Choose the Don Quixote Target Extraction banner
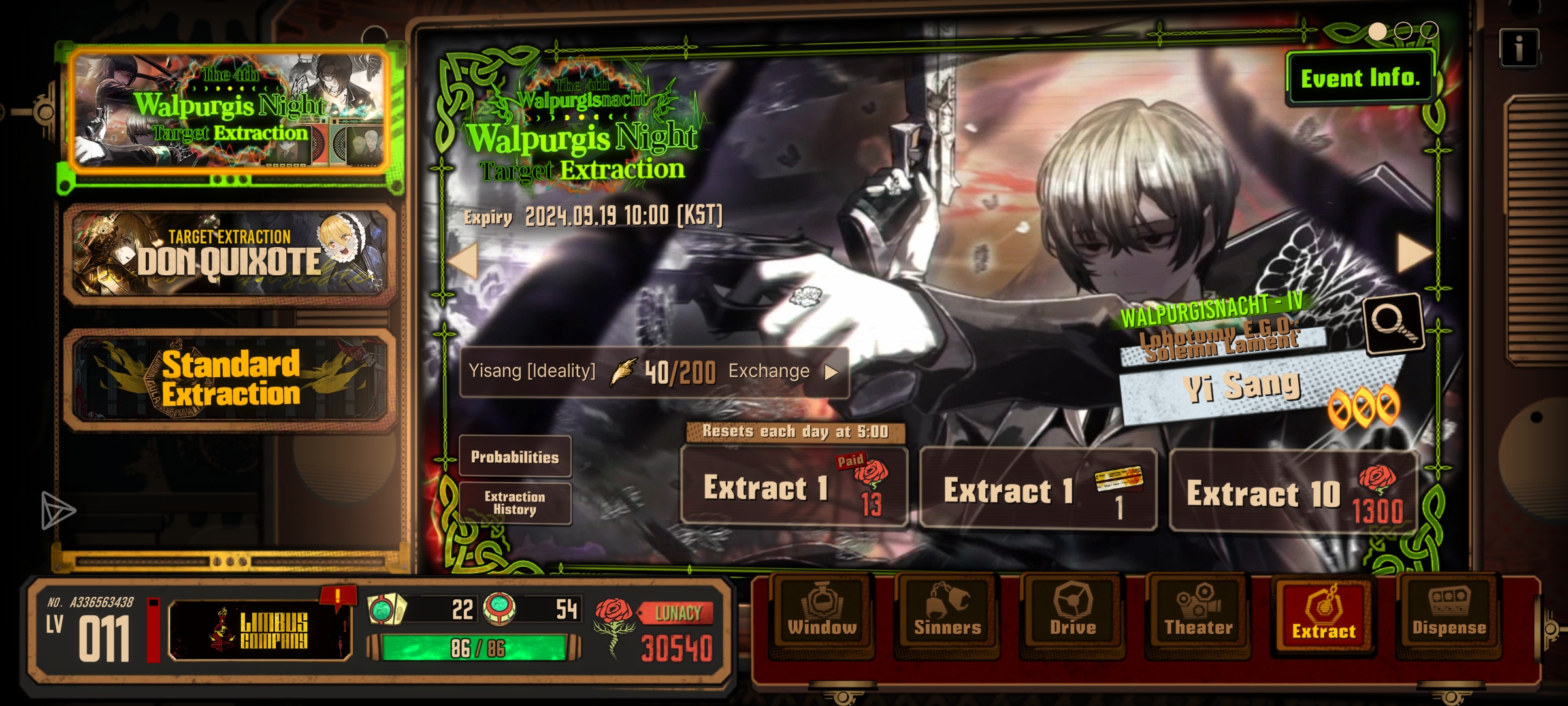 (x=230, y=254)
